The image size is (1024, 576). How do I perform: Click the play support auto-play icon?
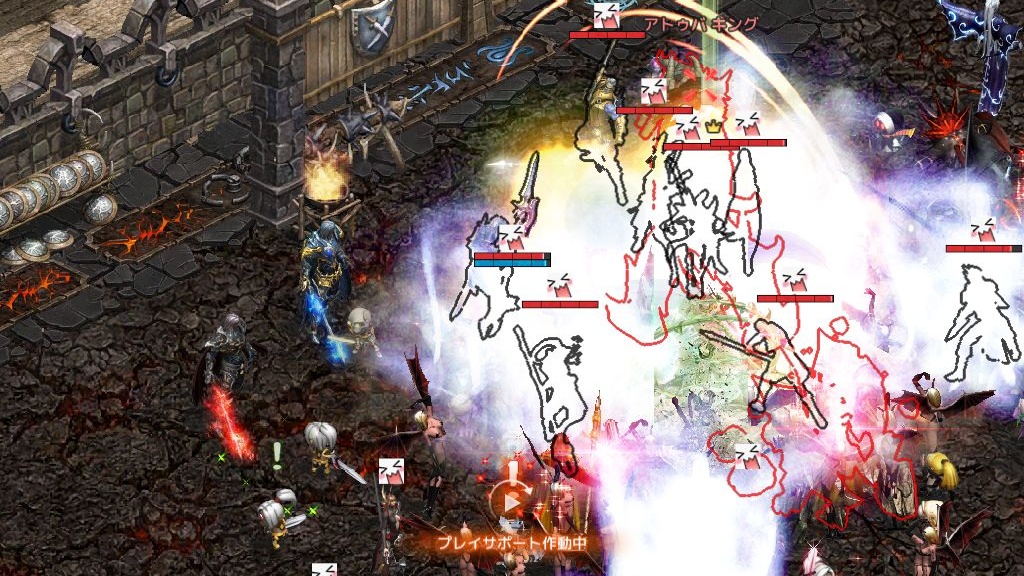tap(511, 500)
